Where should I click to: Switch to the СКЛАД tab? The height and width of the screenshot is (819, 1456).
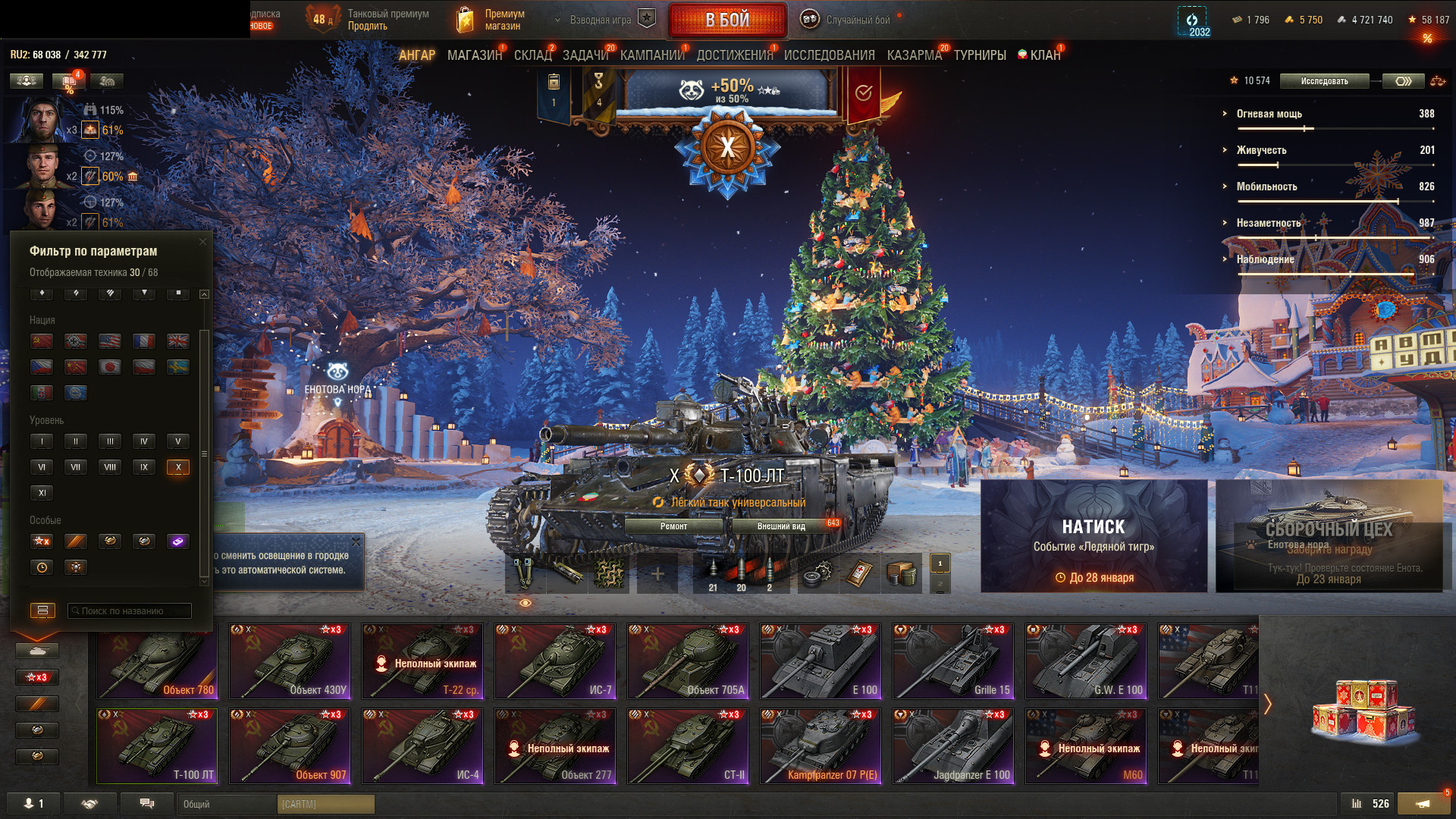click(532, 55)
